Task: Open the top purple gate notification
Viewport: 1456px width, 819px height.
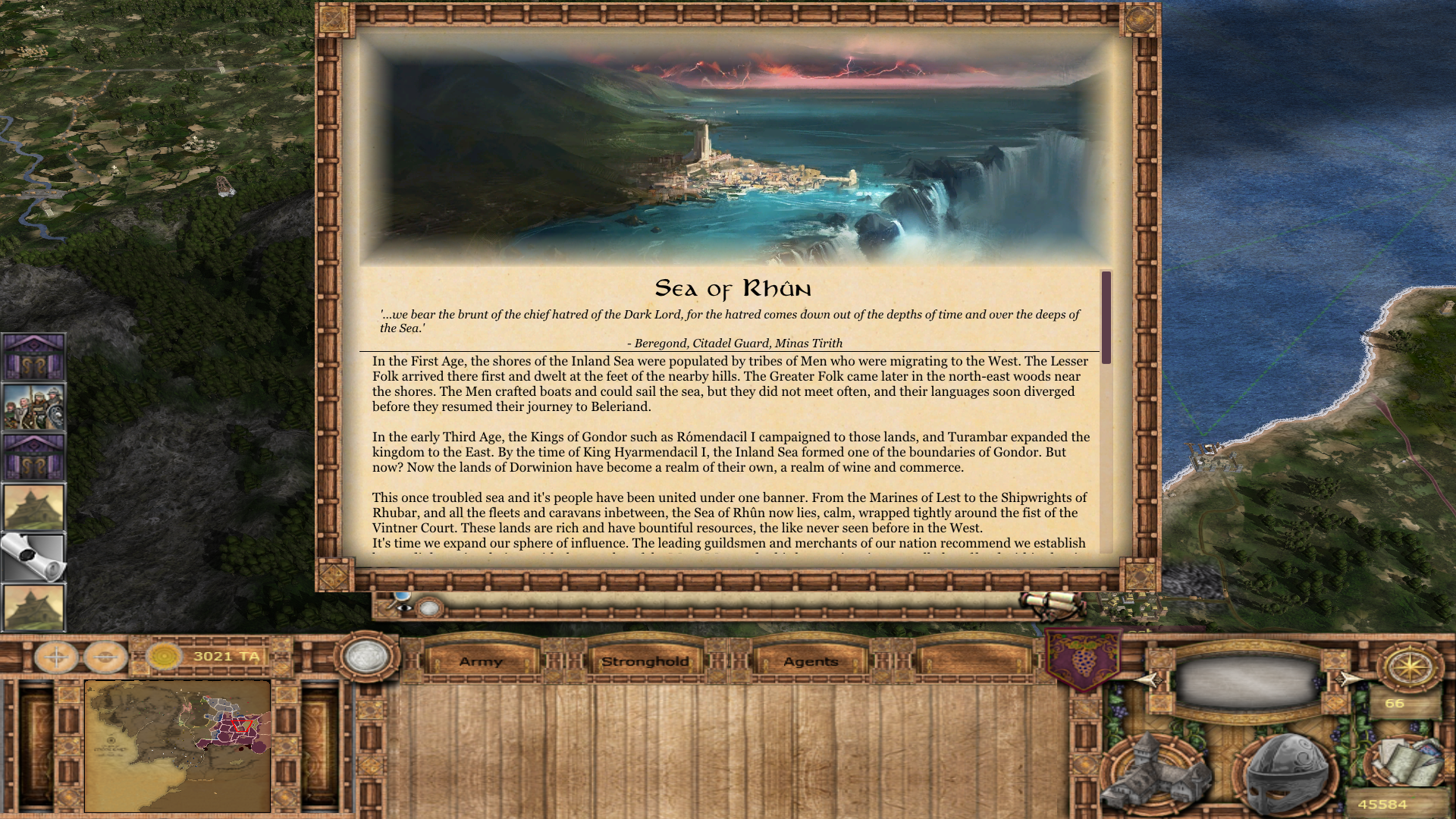Action: pos(33,356)
